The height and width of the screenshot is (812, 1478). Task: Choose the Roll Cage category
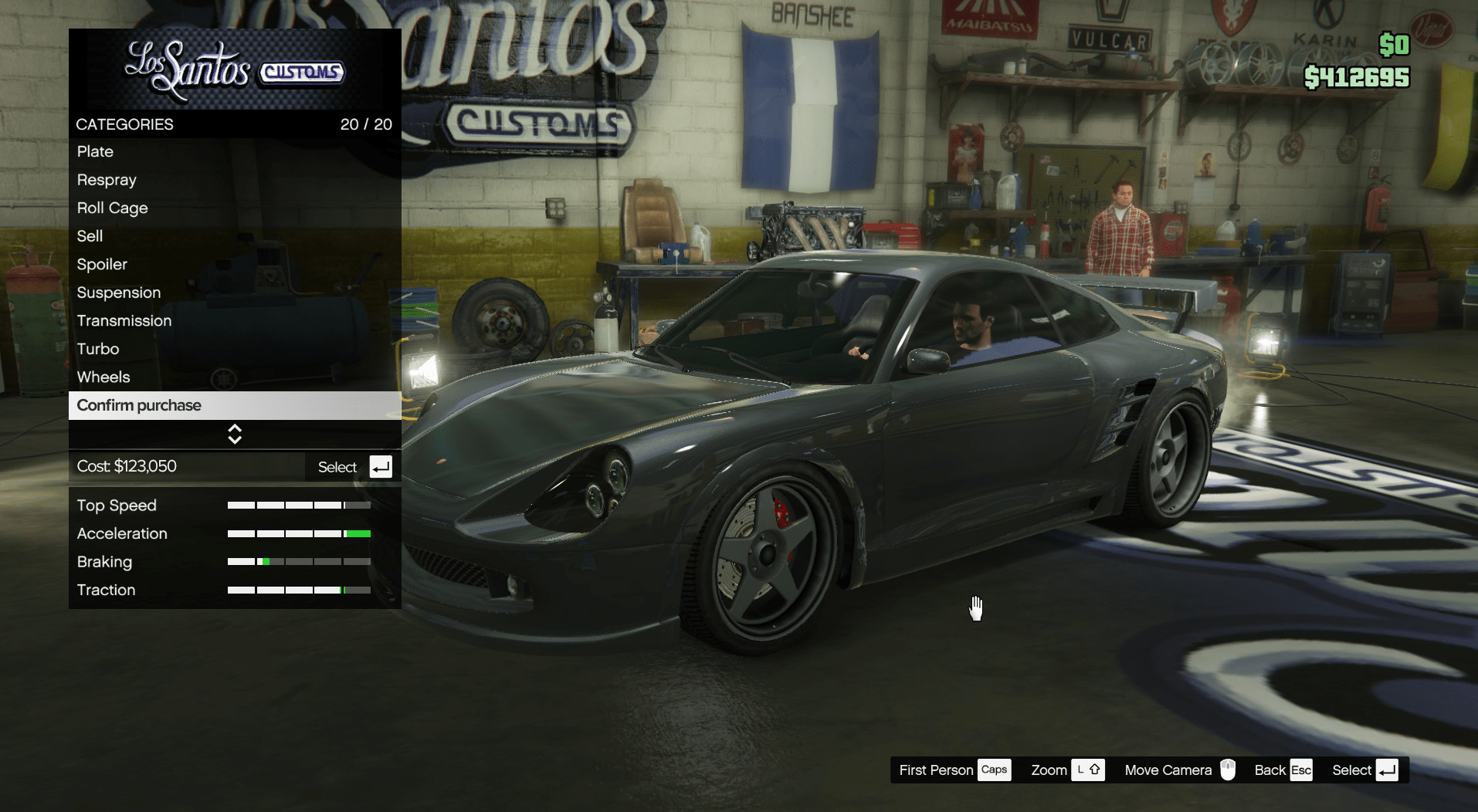click(112, 208)
